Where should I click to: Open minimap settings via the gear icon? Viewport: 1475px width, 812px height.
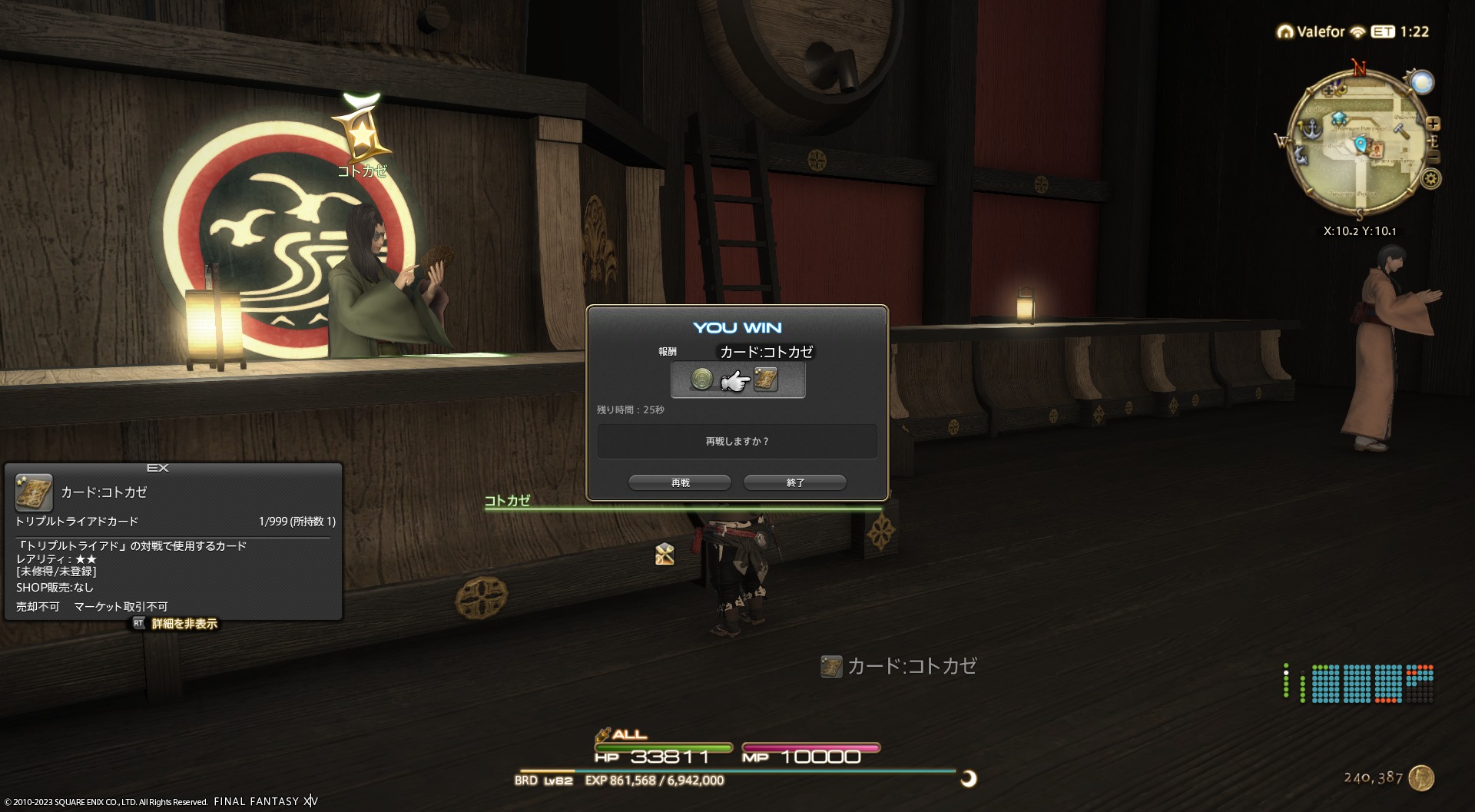(1430, 179)
